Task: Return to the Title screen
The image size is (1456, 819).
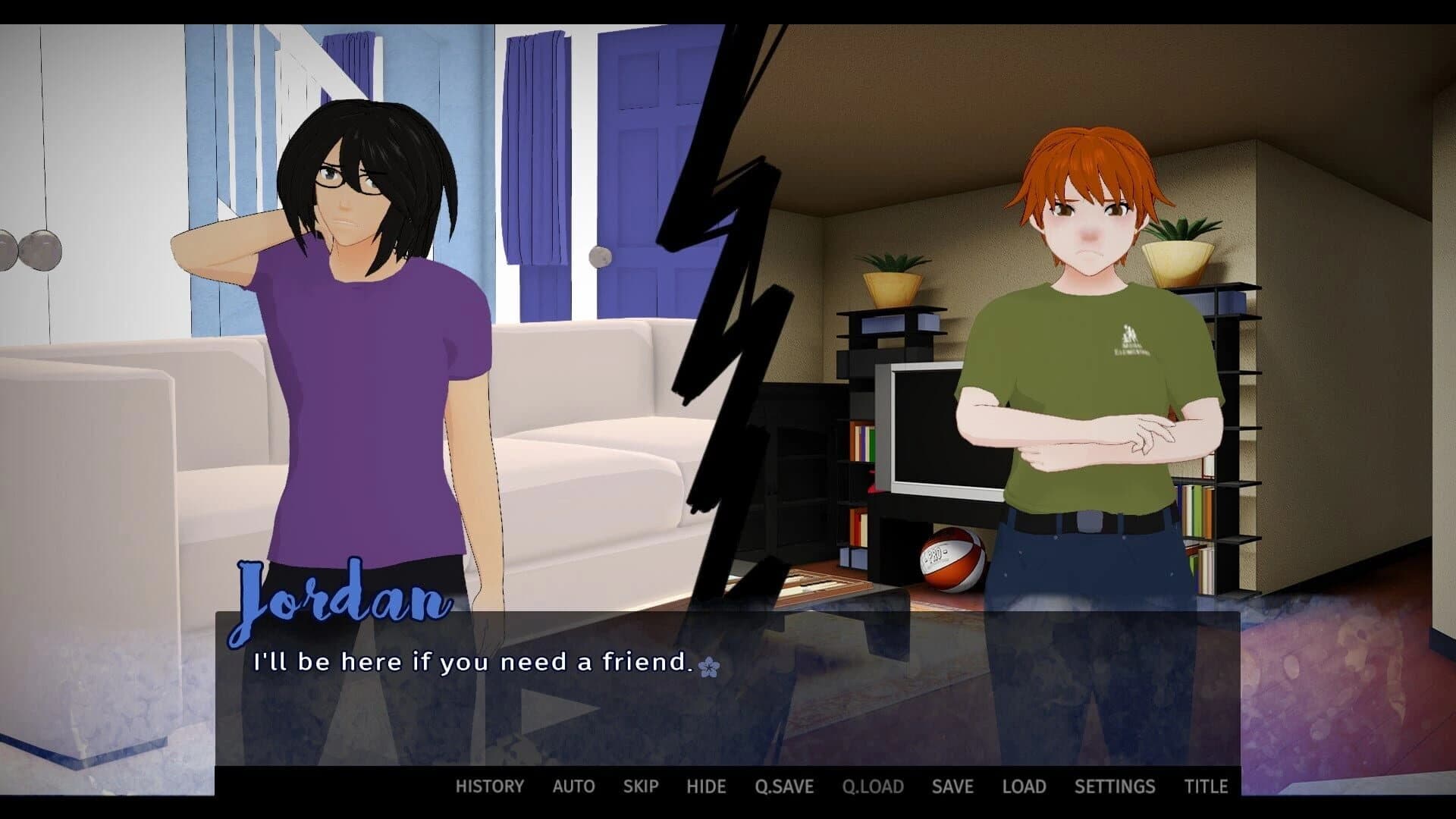Action: [x=1206, y=786]
